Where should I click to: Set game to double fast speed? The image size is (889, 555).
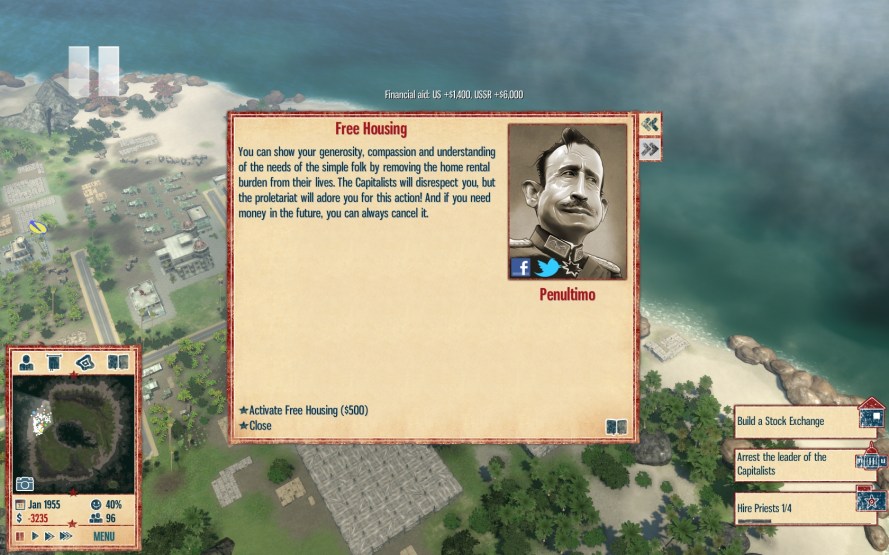(48, 537)
